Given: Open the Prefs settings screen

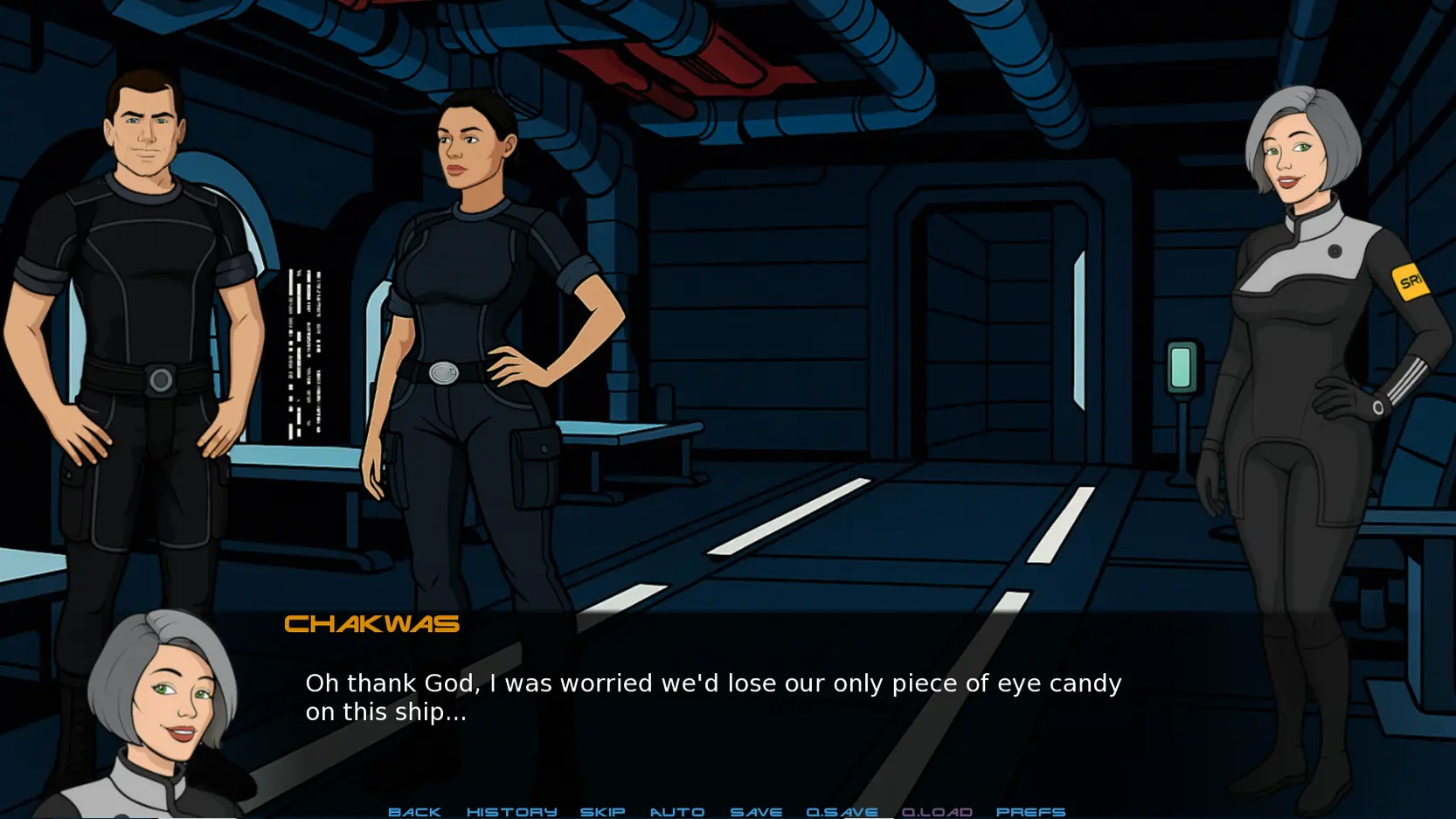Looking at the screenshot, I should point(1030,811).
